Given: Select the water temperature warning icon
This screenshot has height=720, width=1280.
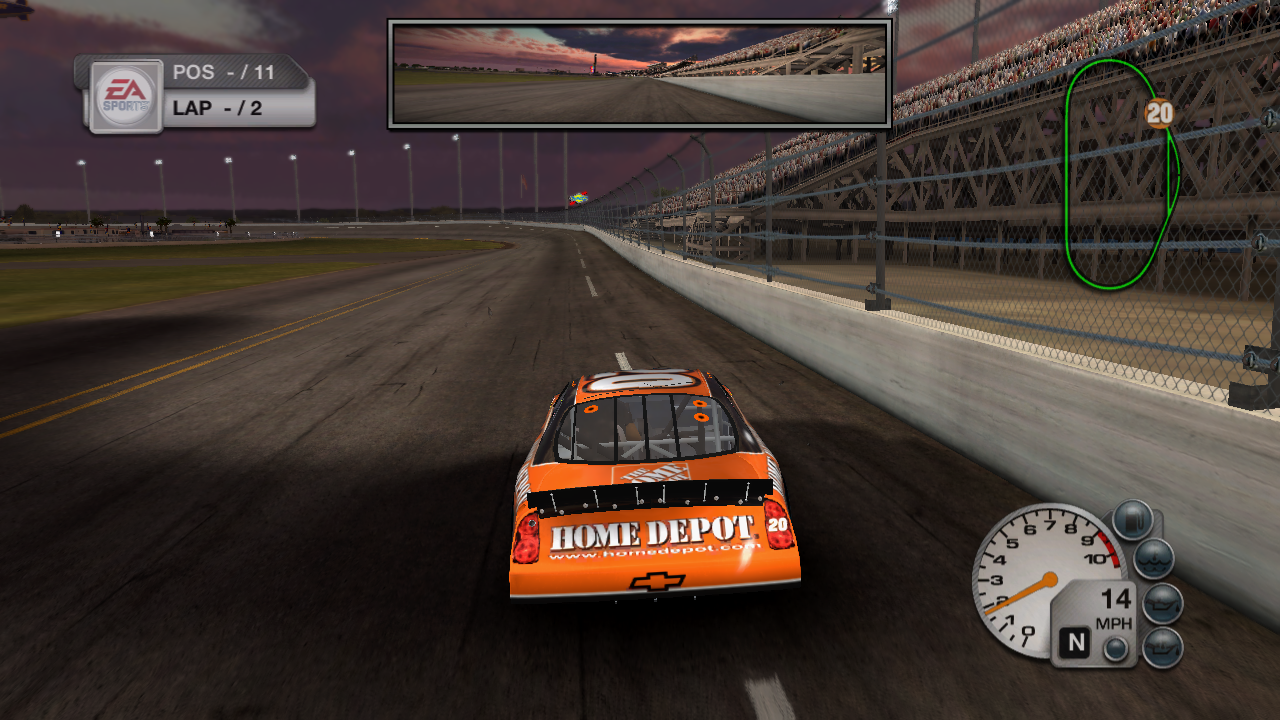Looking at the screenshot, I should click(1153, 557).
